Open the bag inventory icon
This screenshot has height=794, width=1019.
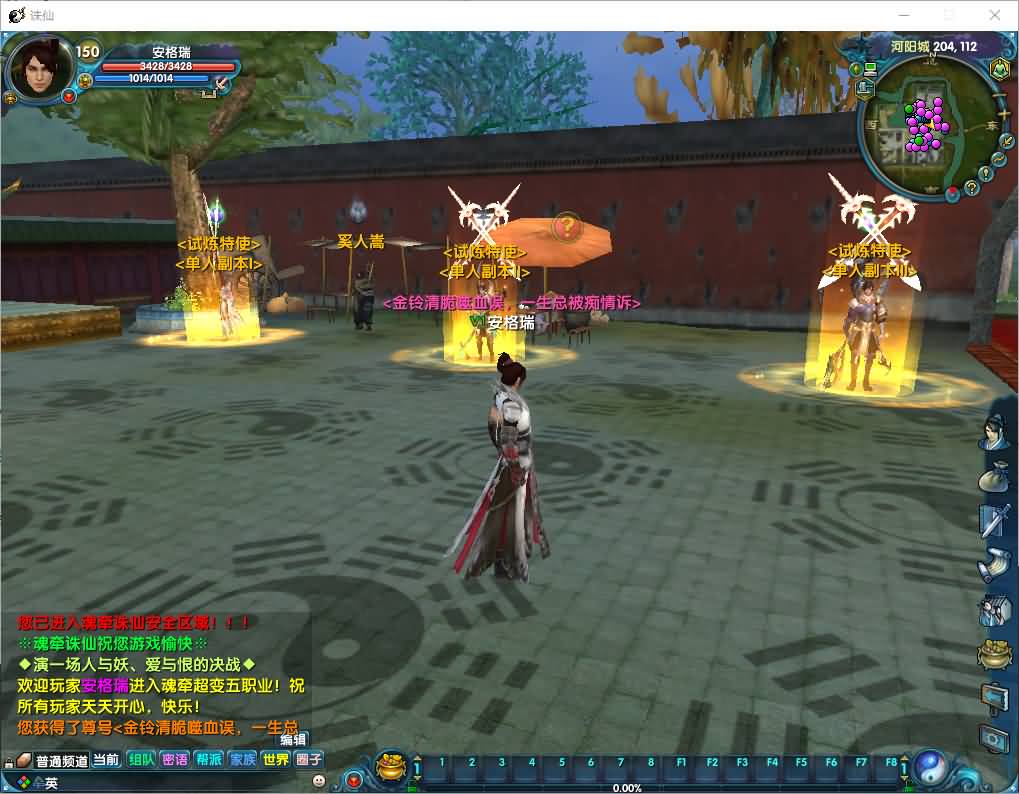tap(997, 476)
